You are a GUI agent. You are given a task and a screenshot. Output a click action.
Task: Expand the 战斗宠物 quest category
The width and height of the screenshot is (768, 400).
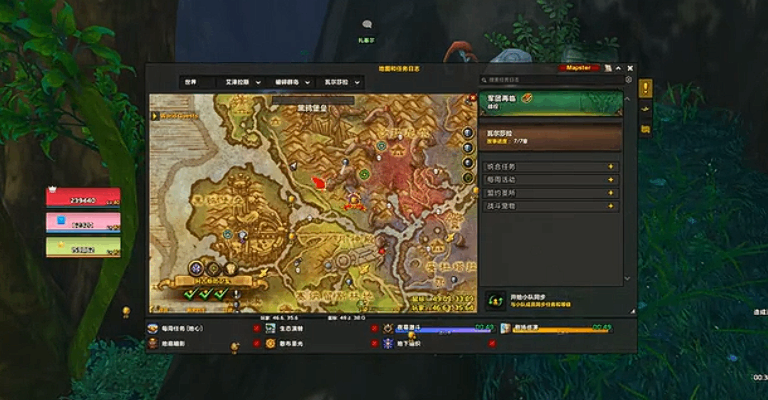coord(550,205)
